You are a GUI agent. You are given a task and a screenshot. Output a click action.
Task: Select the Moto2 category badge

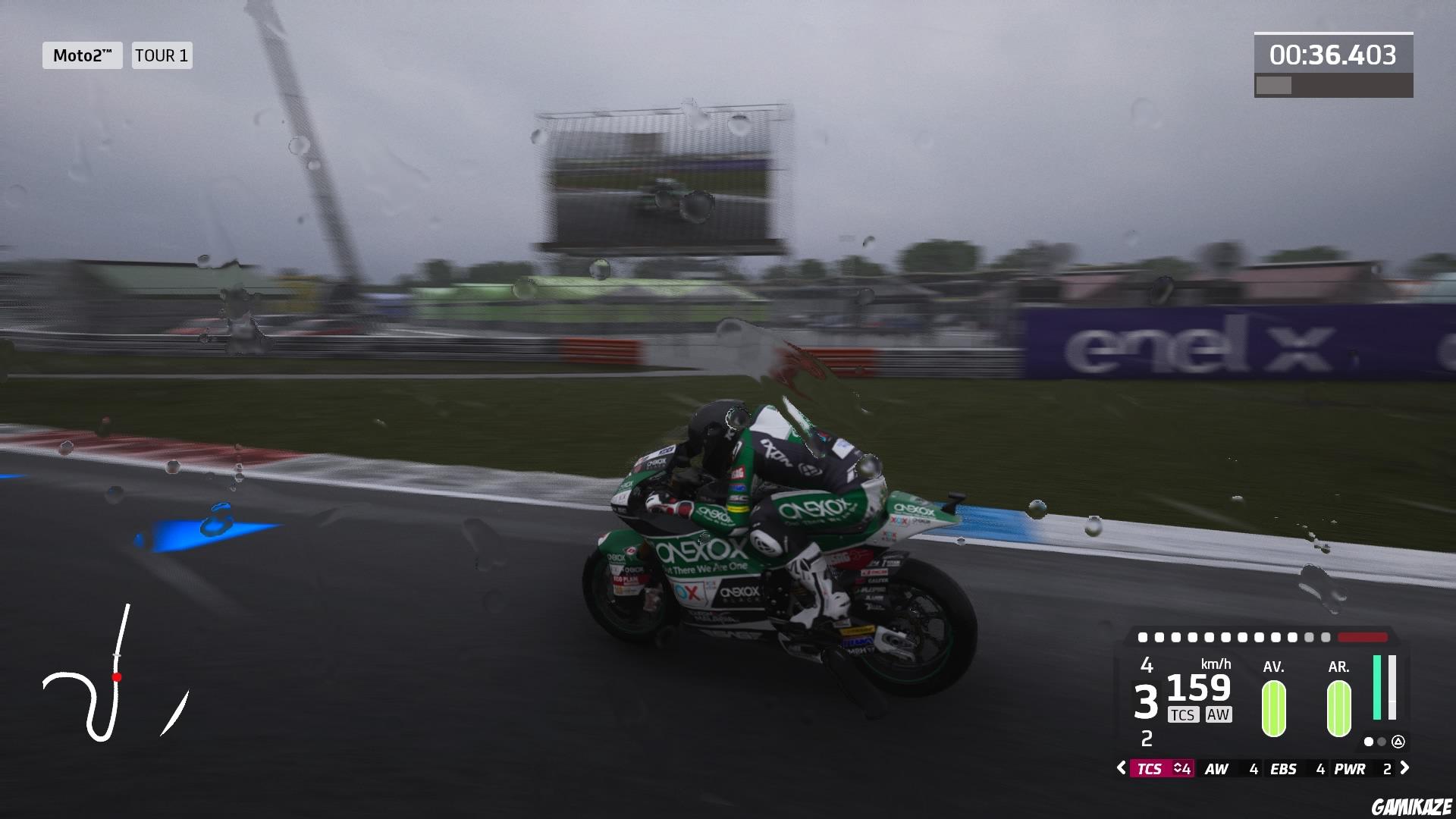point(81,55)
